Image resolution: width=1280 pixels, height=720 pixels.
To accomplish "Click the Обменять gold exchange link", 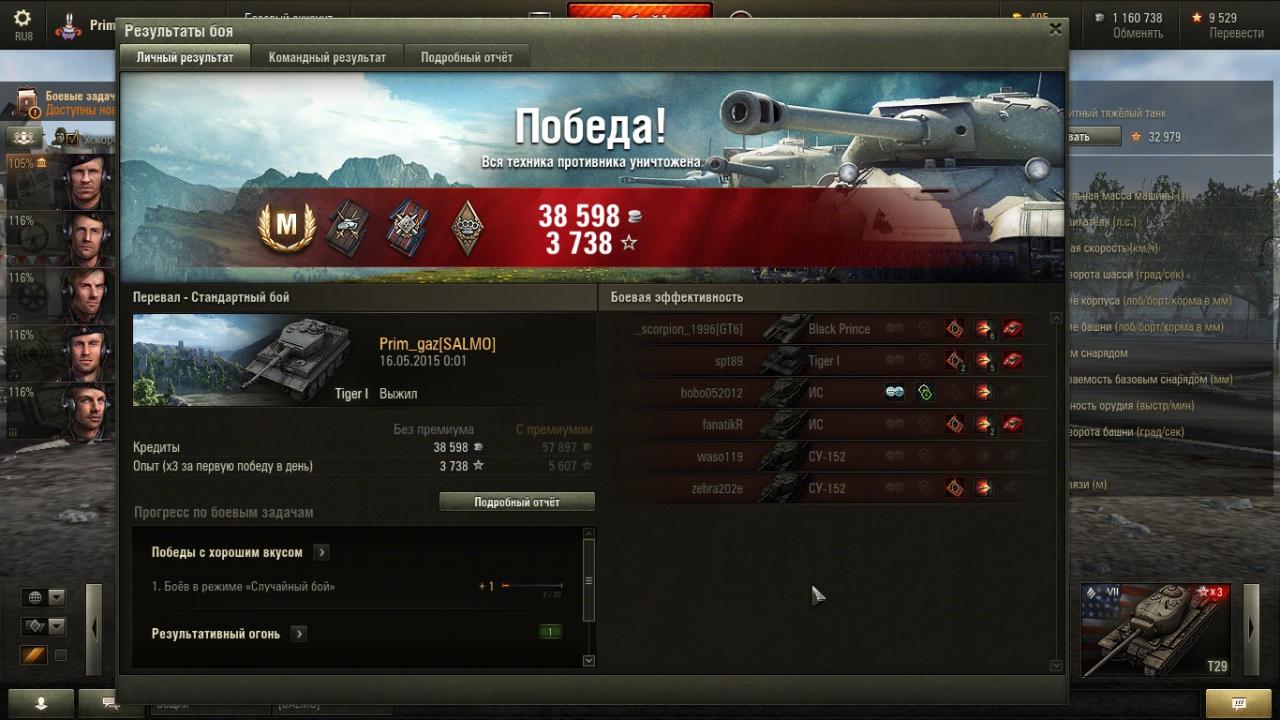I will pos(1137,33).
